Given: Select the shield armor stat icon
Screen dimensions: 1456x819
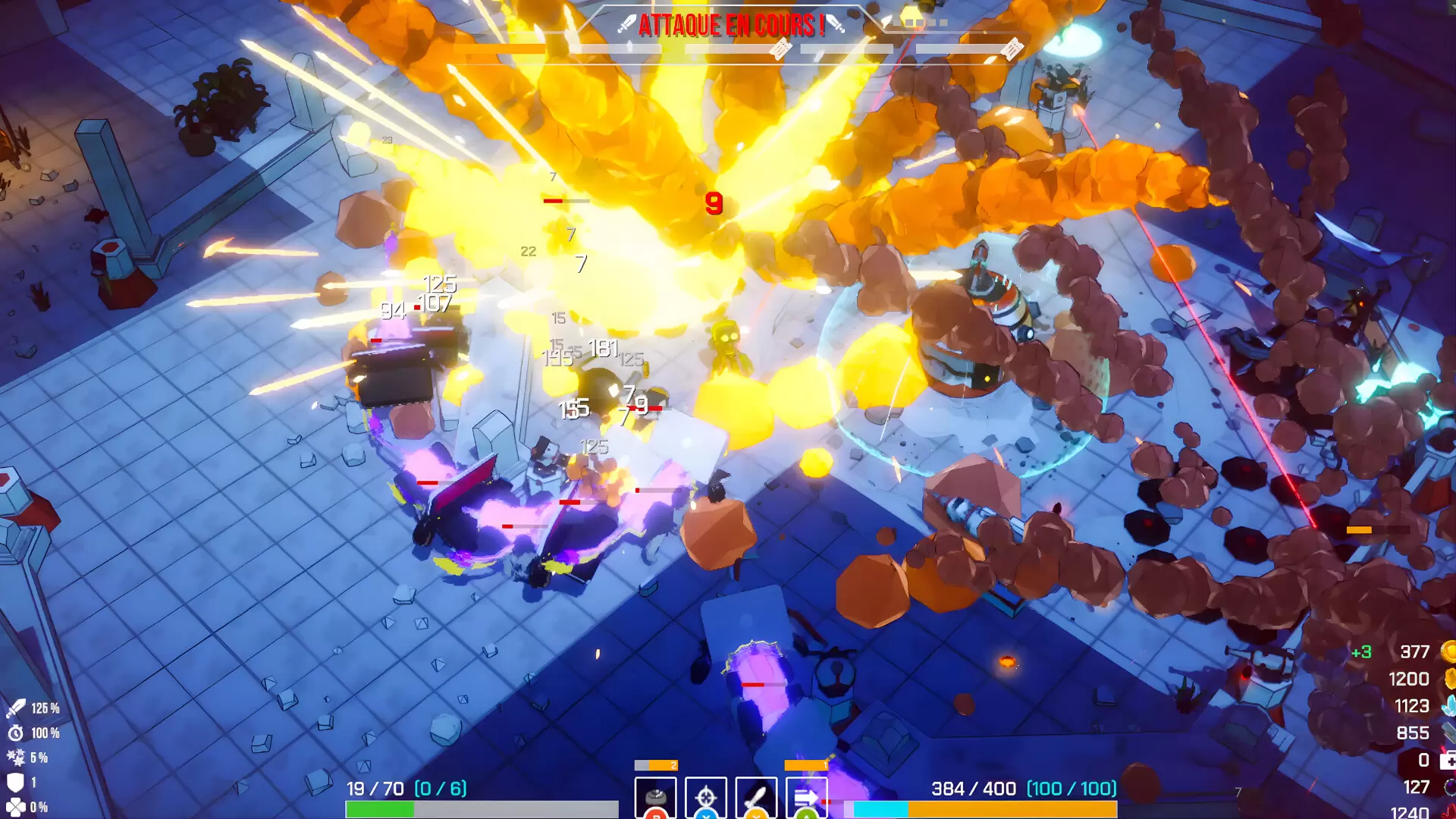Looking at the screenshot, I should [16, 782].
